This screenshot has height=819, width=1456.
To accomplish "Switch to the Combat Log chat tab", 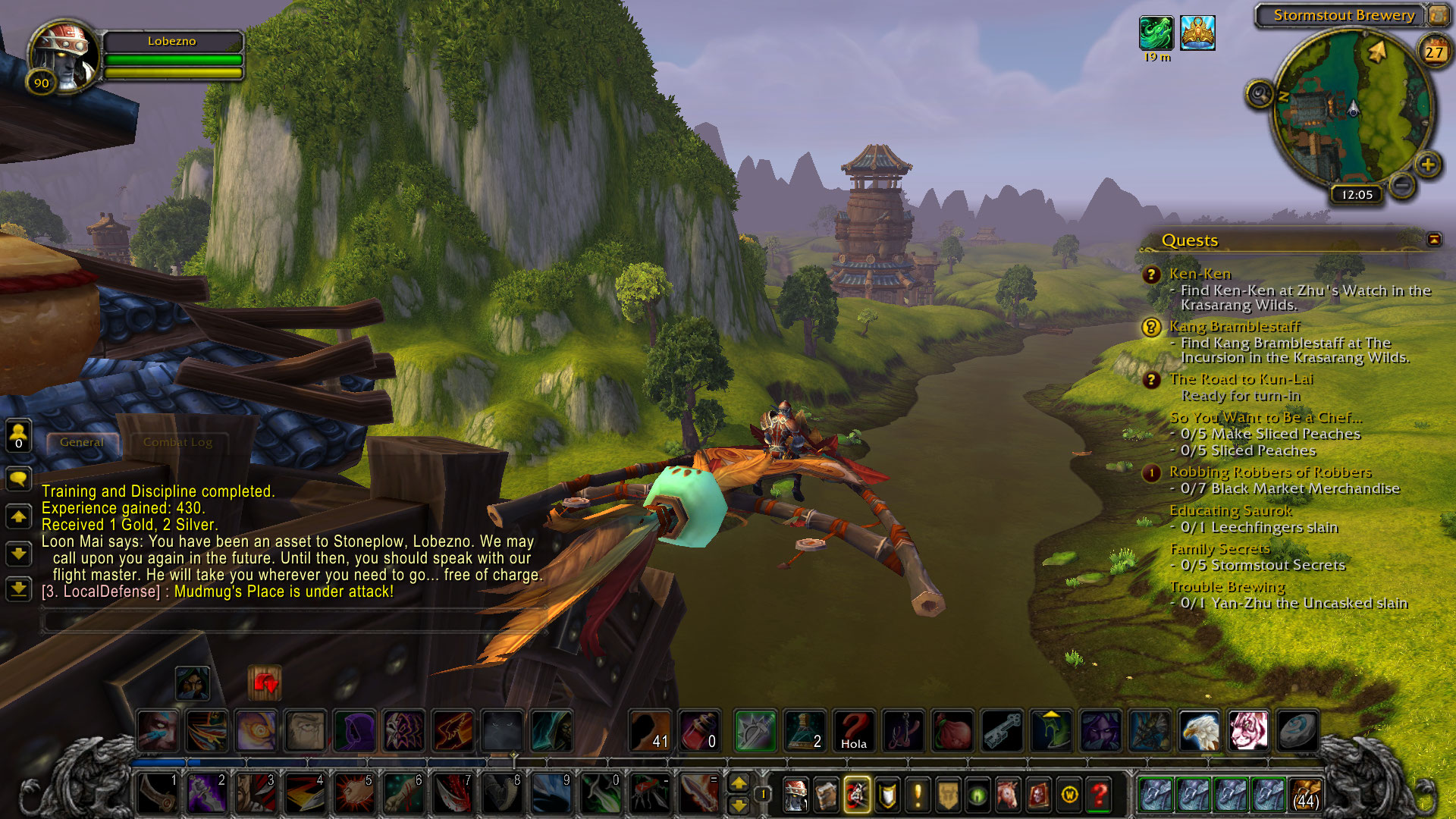I will 177,442.
